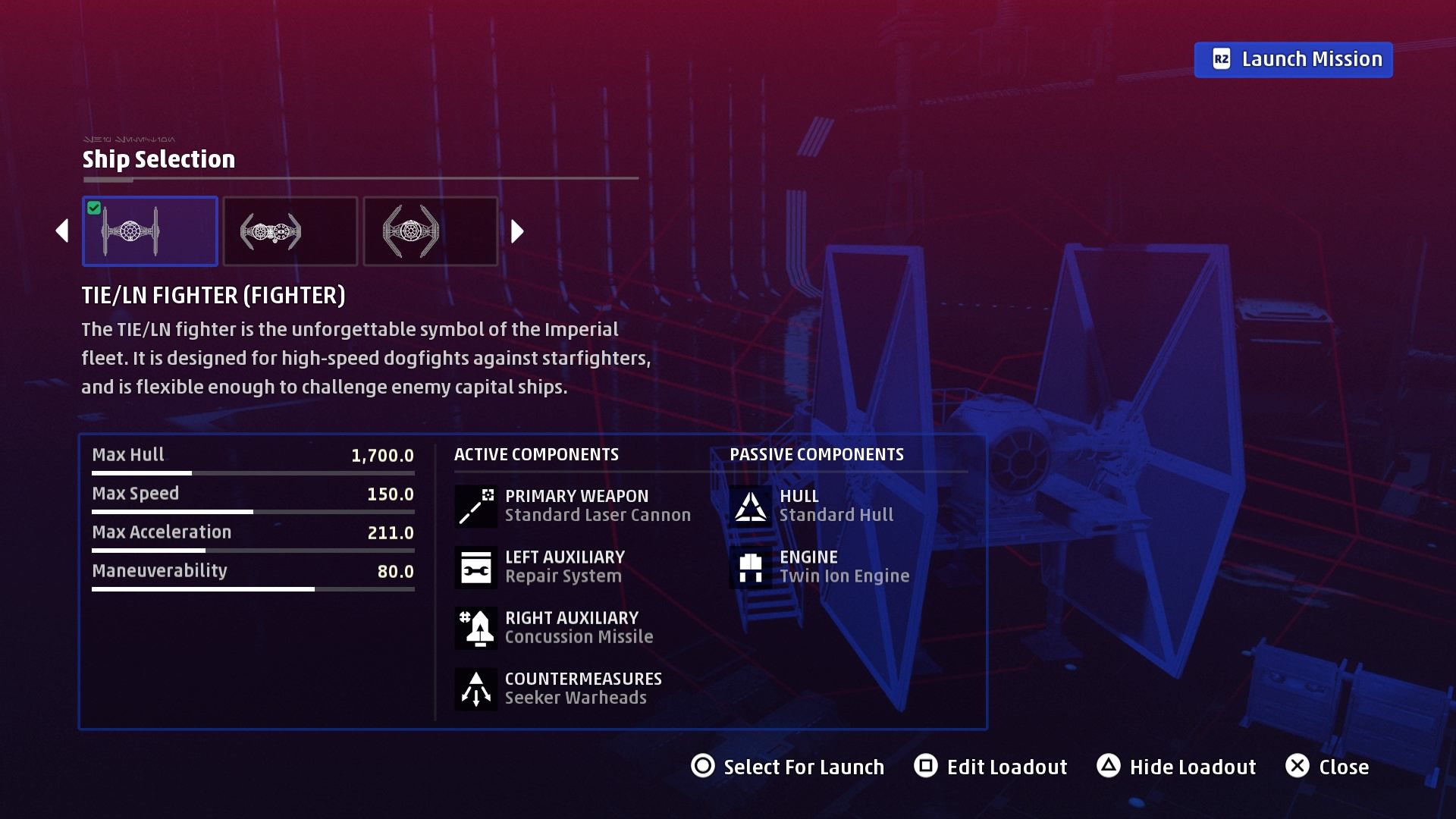Image resolution: width=1456 pixels, height=819 pixels.
Task: Select the Twin Ion Engine icon
Action: click(x=749, y=566)
